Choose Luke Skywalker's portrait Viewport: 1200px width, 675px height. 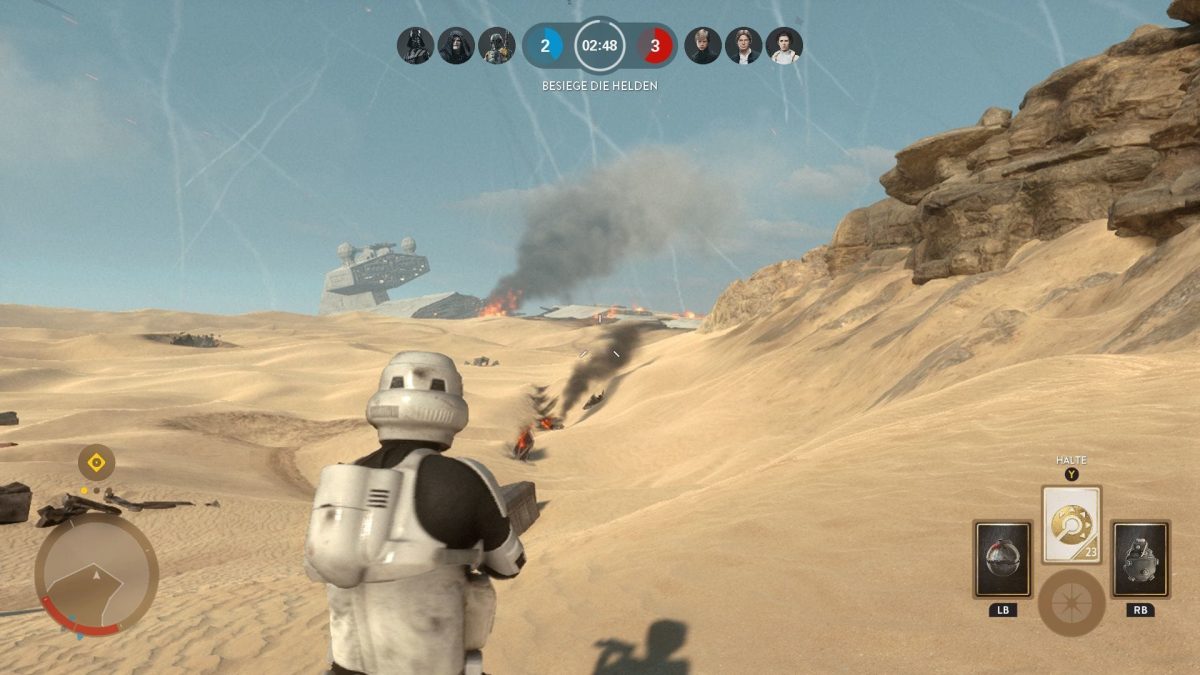pos(703,46)
